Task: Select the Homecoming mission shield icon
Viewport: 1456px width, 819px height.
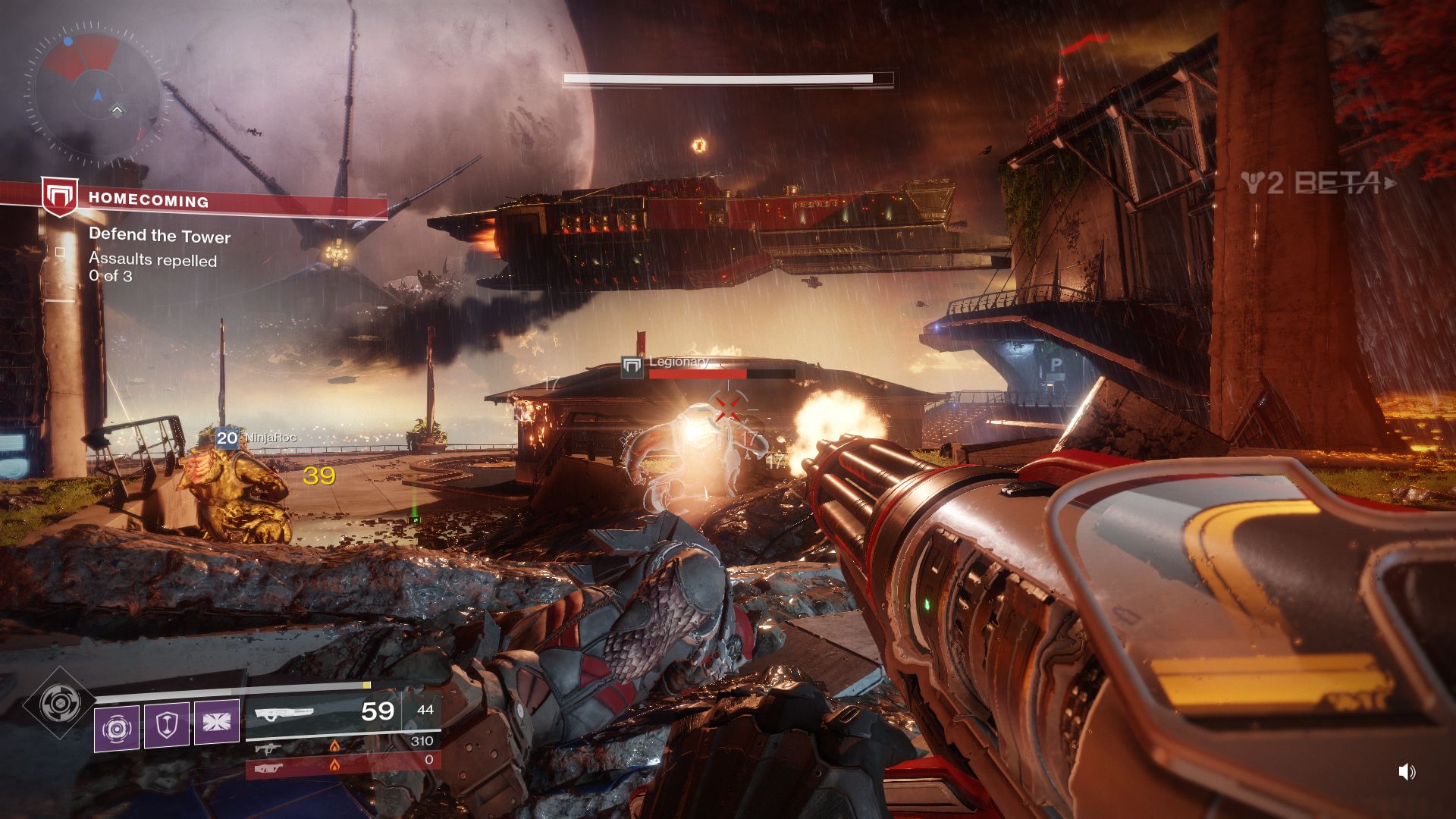Action: point(59,197)
